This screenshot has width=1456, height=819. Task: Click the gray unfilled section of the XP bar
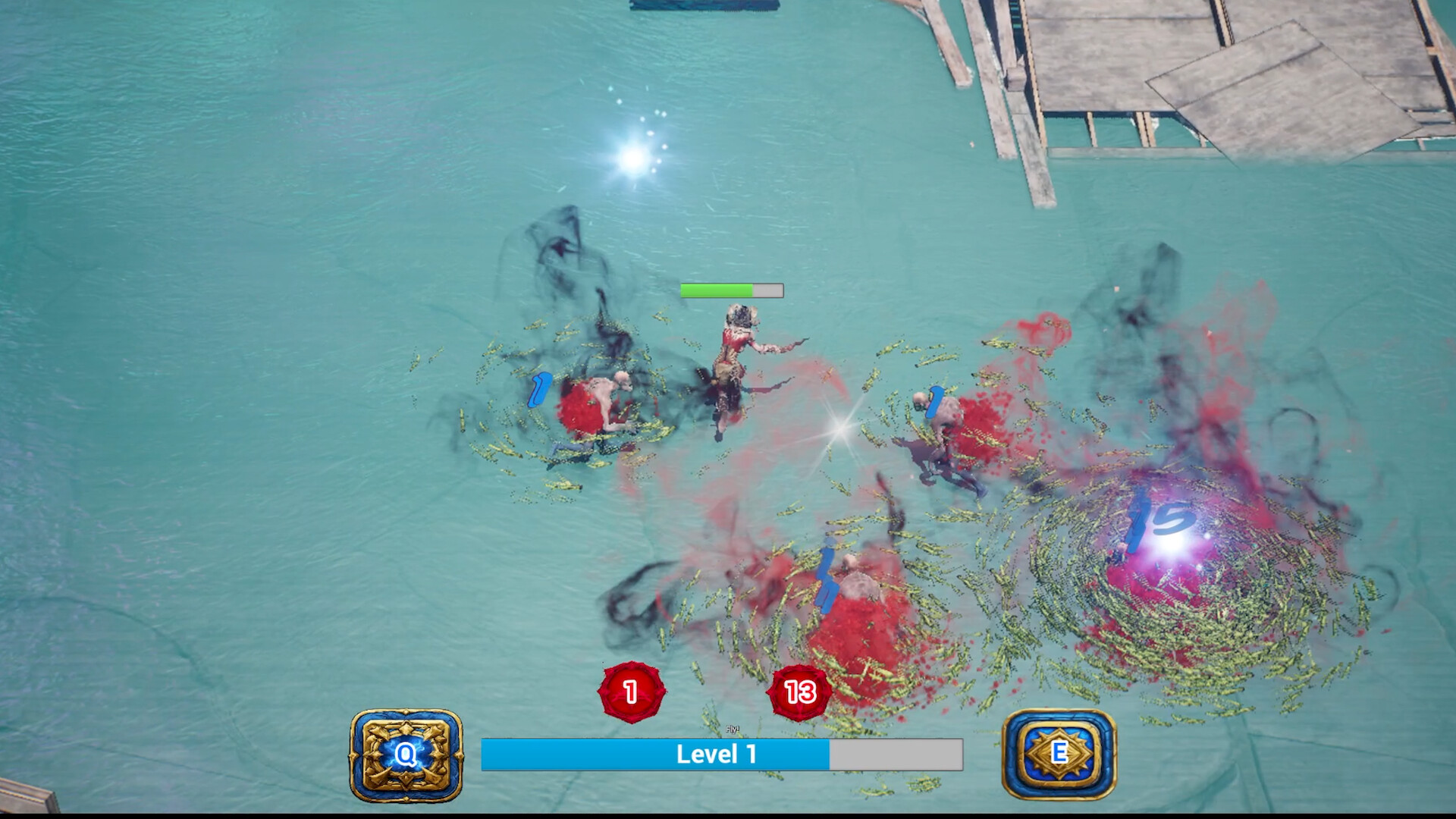pos(895,752)
